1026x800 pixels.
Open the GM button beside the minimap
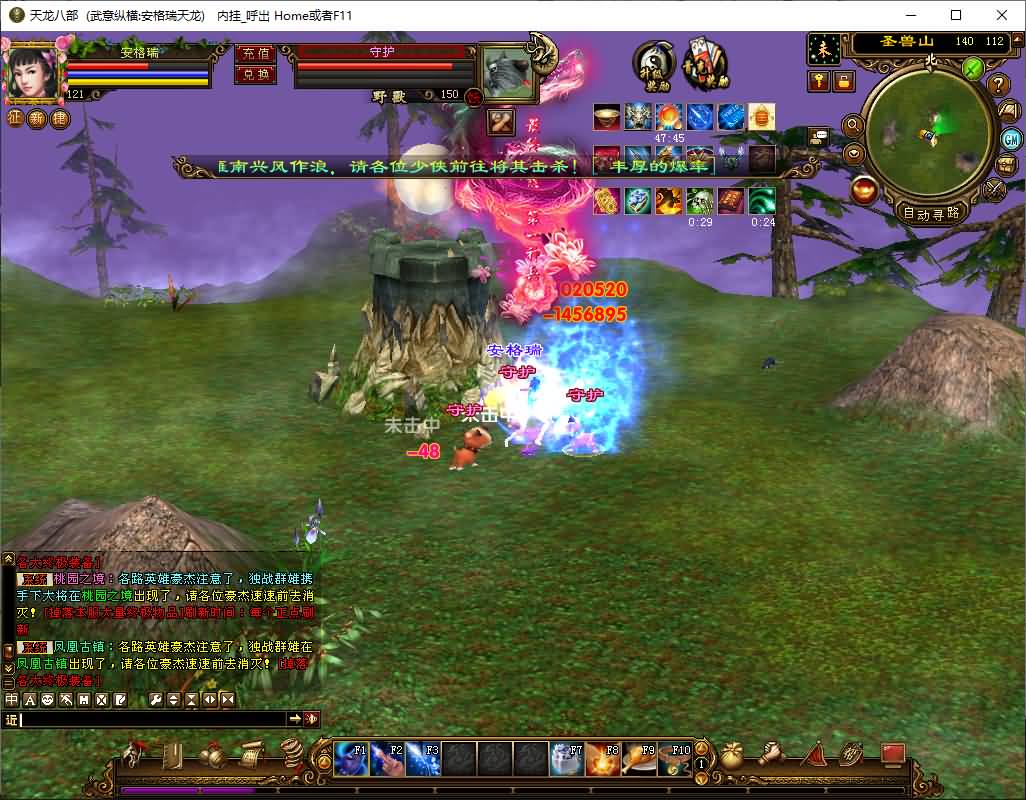[1011, 138]
